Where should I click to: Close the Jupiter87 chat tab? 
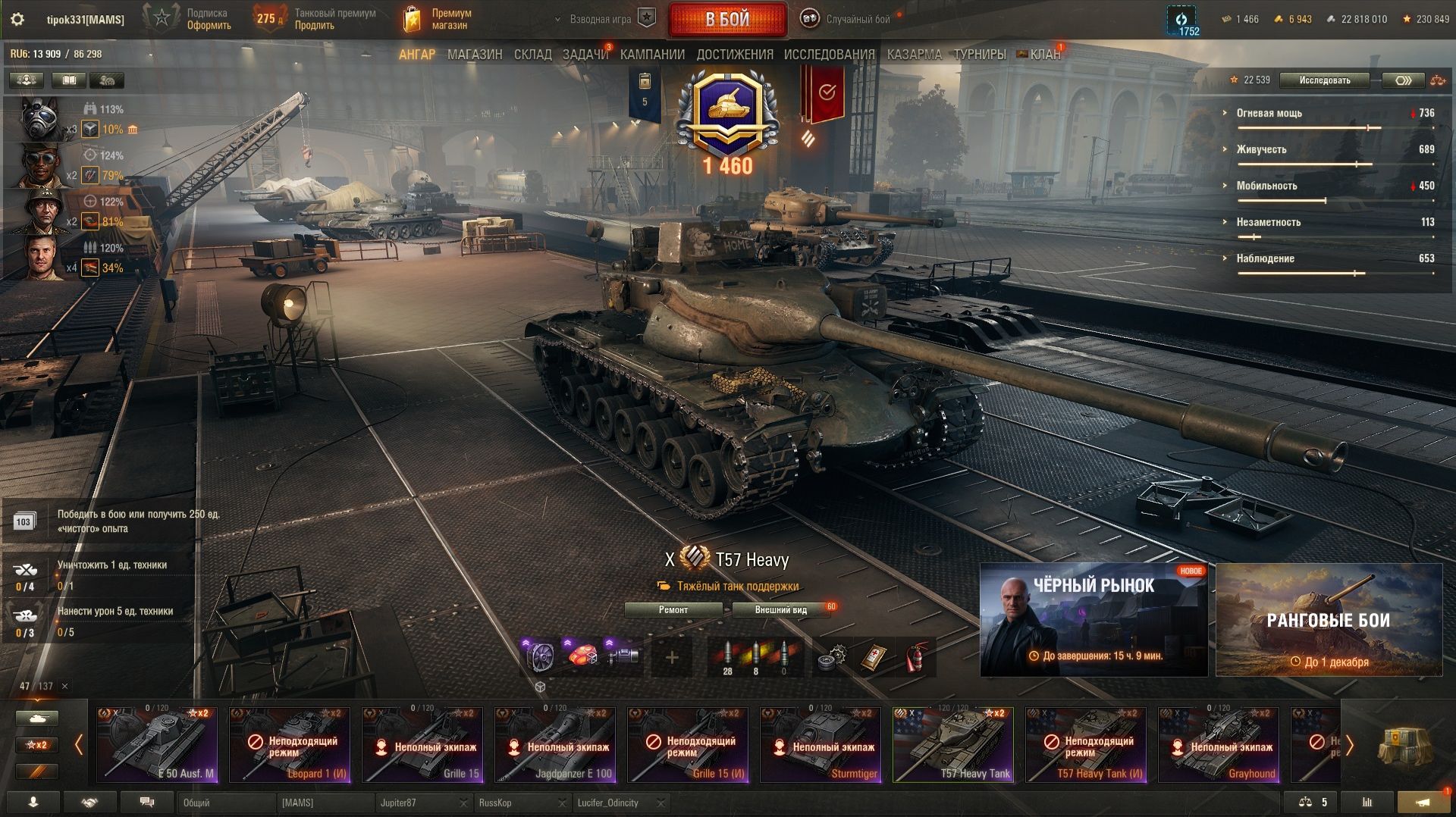click(x=463, y=803)
